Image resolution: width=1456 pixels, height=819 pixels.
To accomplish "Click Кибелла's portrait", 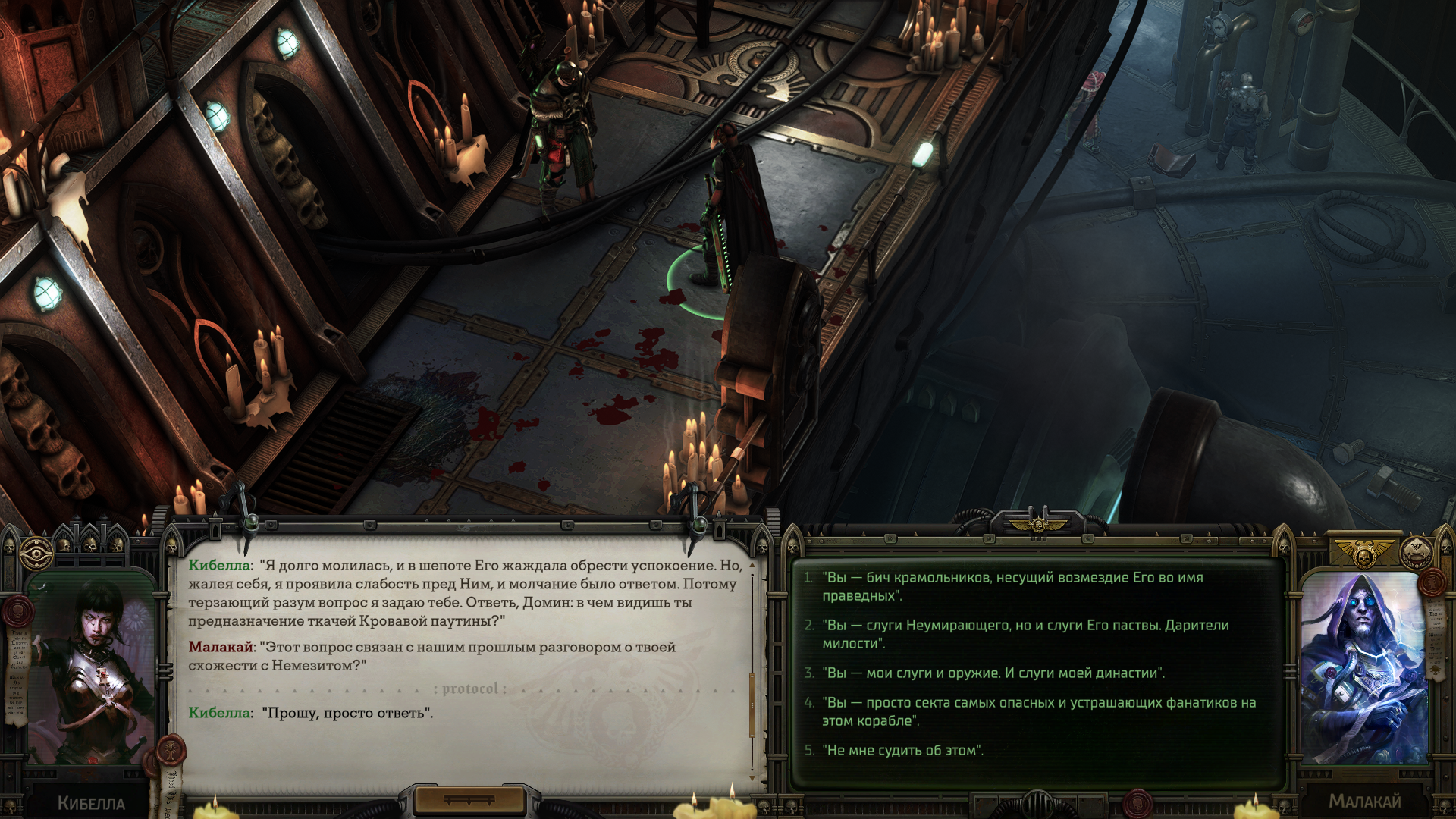I will 91,667.
